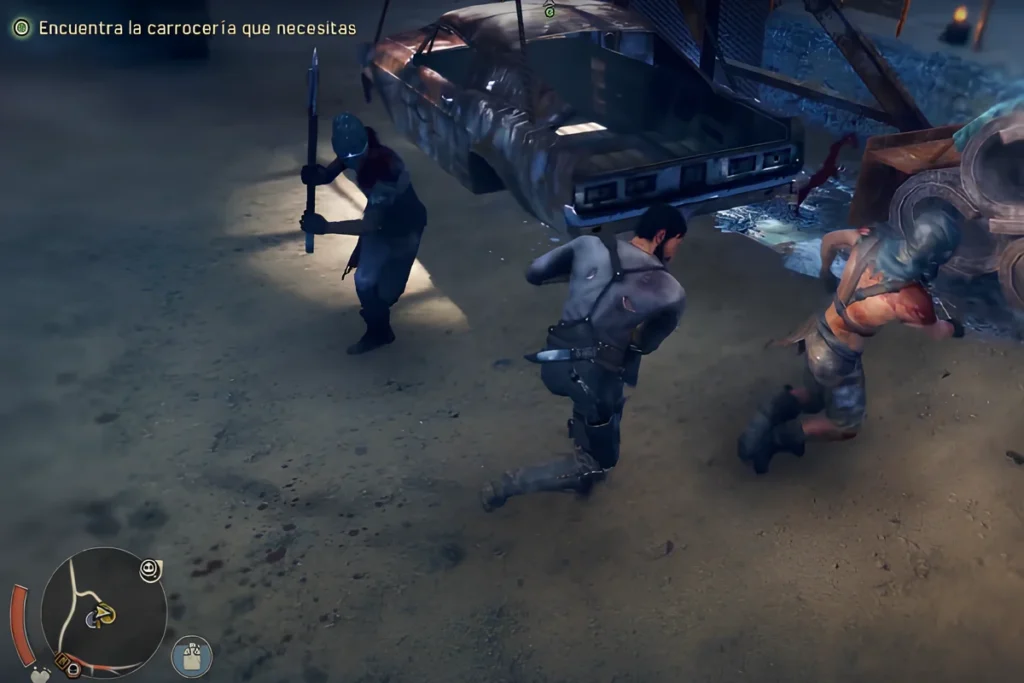
Task: Select the yellow player arrow on minimap
Action: point(105,614)
